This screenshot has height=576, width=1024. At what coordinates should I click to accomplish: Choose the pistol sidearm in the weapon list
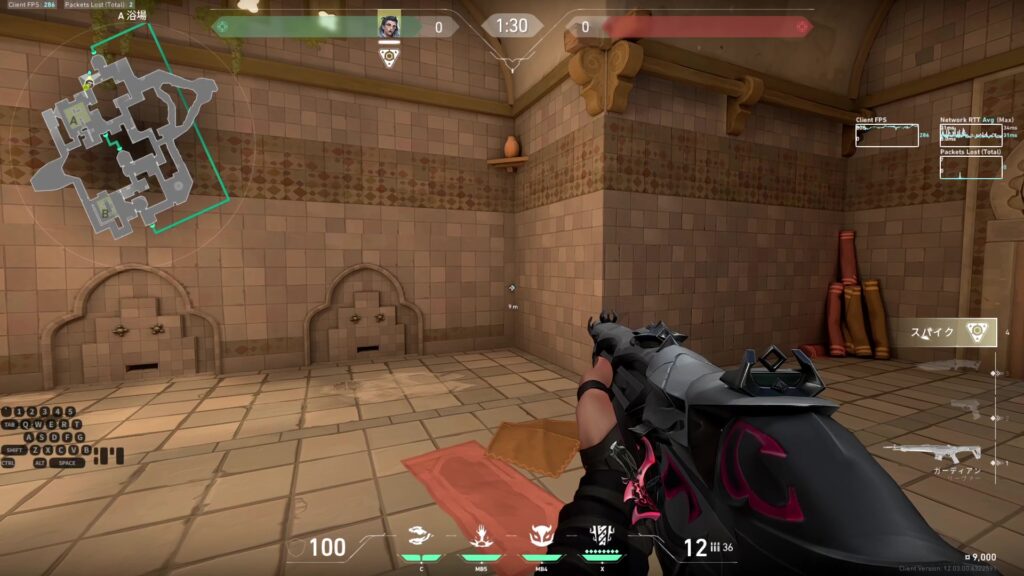964,405
